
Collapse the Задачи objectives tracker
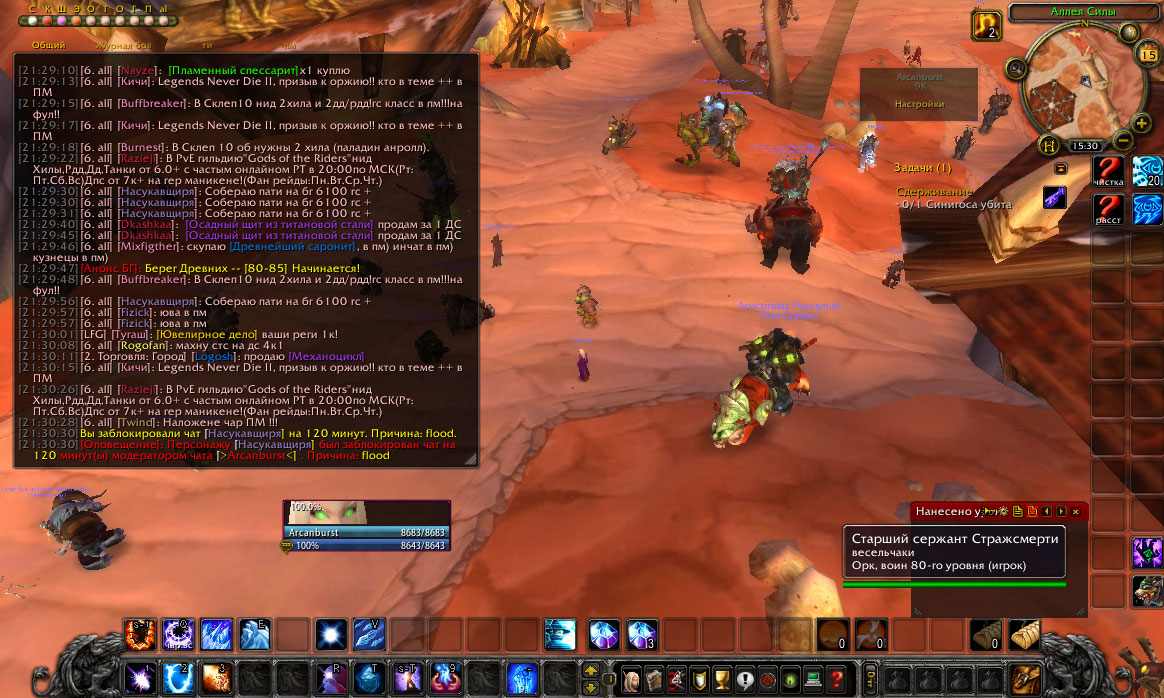pyautogui.click(x=1061, y=168)
